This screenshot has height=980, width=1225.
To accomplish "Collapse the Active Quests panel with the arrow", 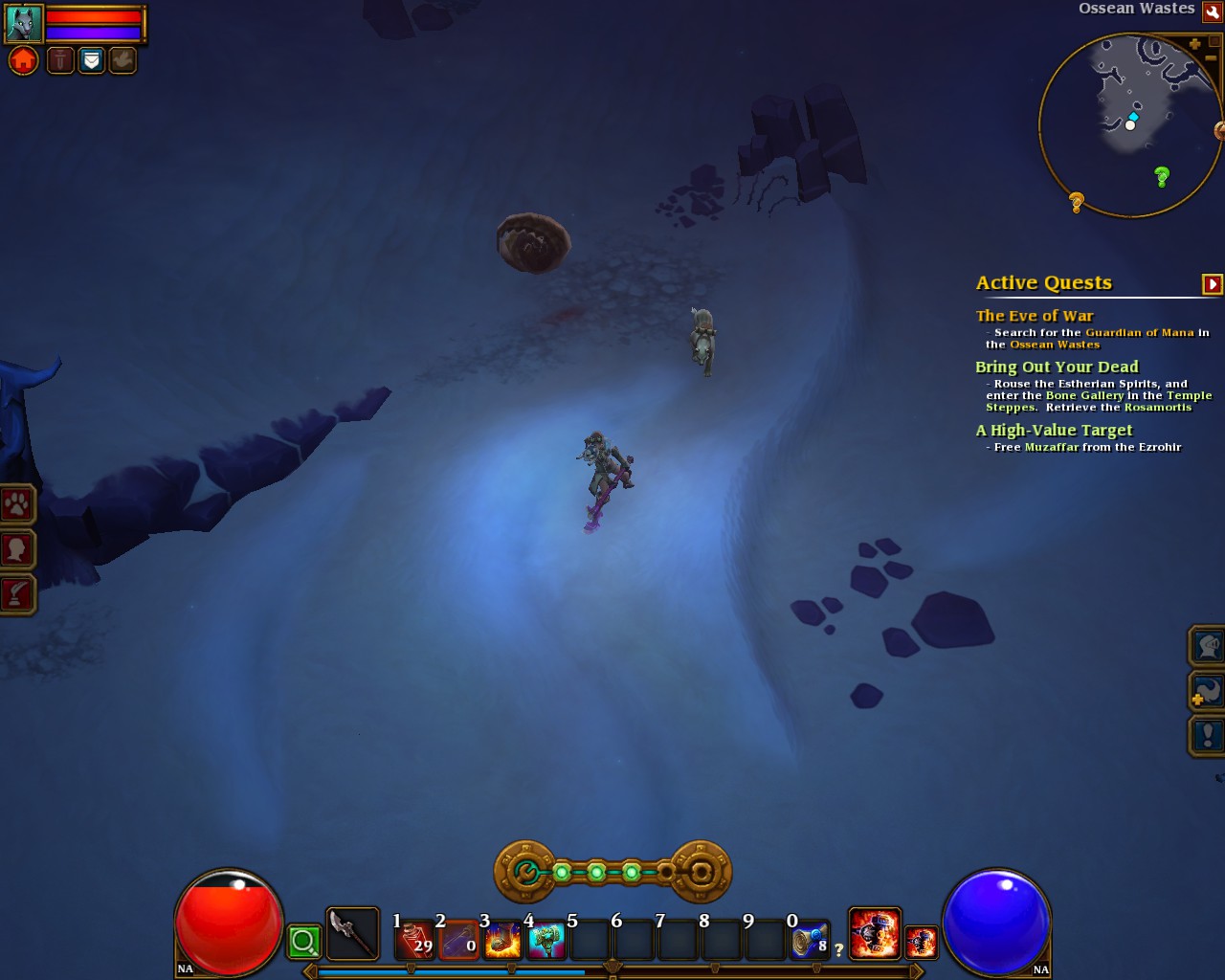I will (x=1212, y=284).
